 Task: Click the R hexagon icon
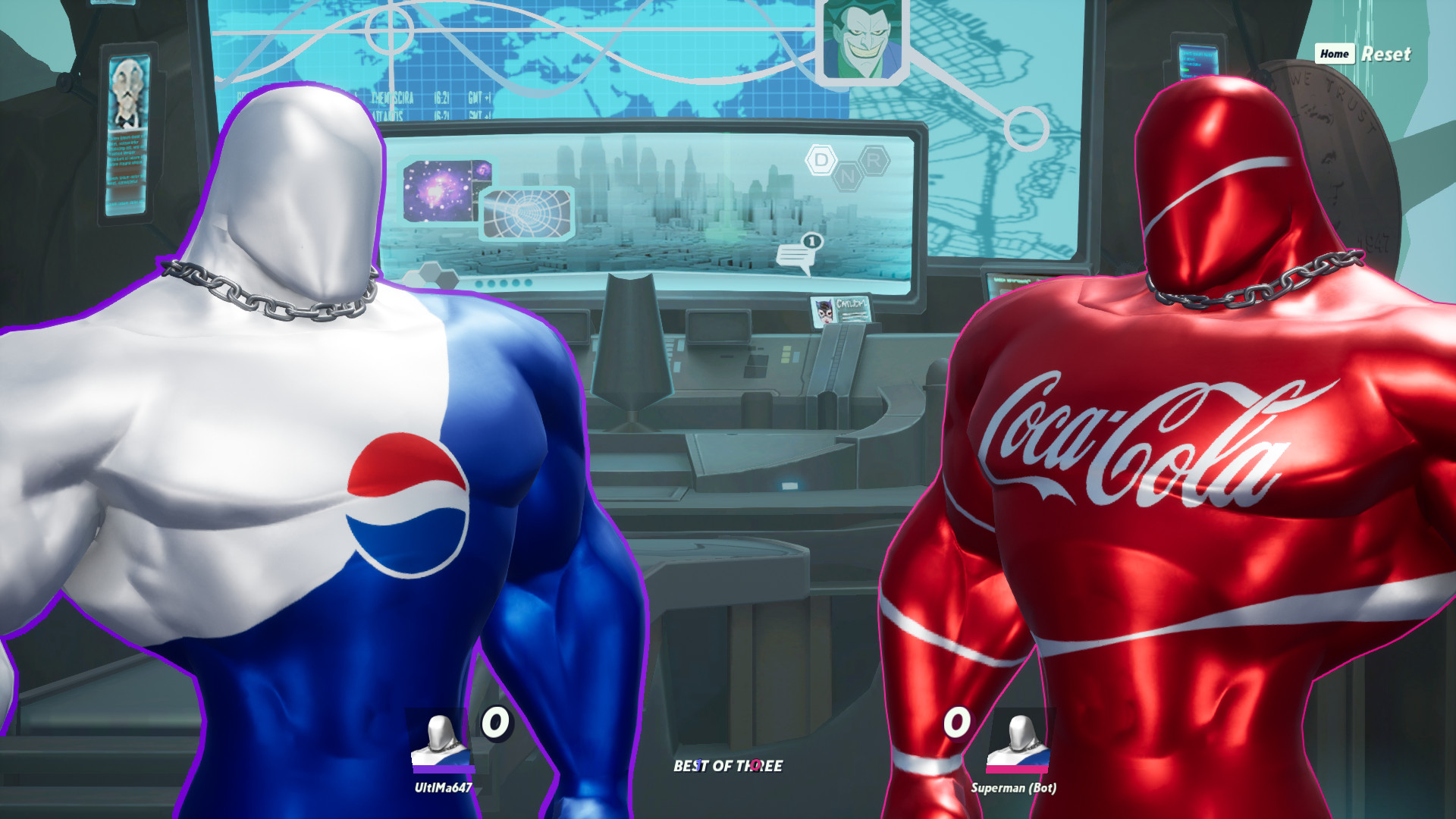tap(877, 160)
